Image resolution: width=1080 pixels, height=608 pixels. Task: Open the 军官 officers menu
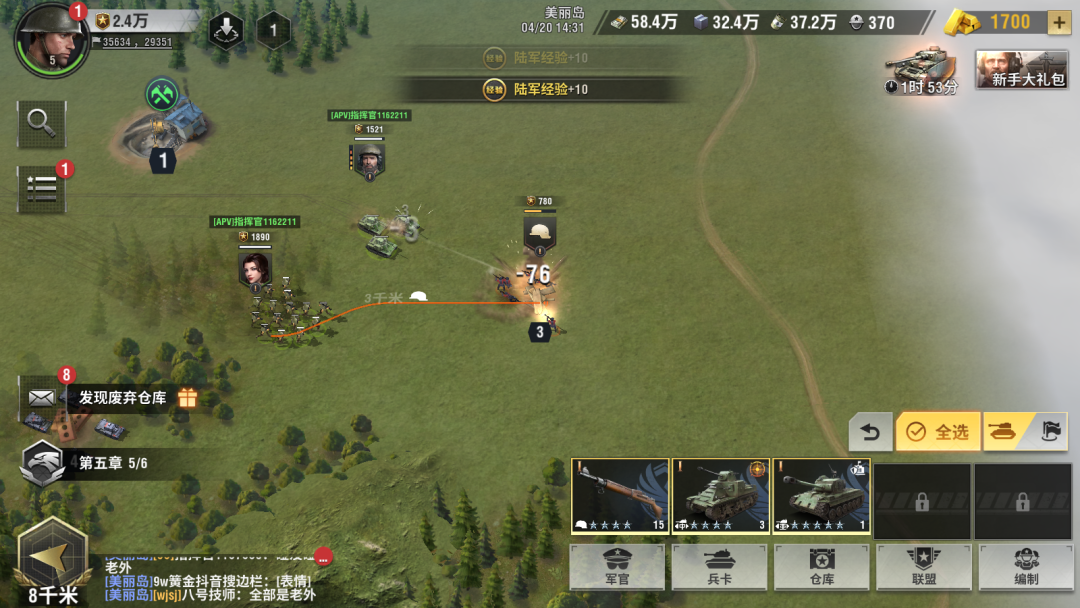click(617, 566)
